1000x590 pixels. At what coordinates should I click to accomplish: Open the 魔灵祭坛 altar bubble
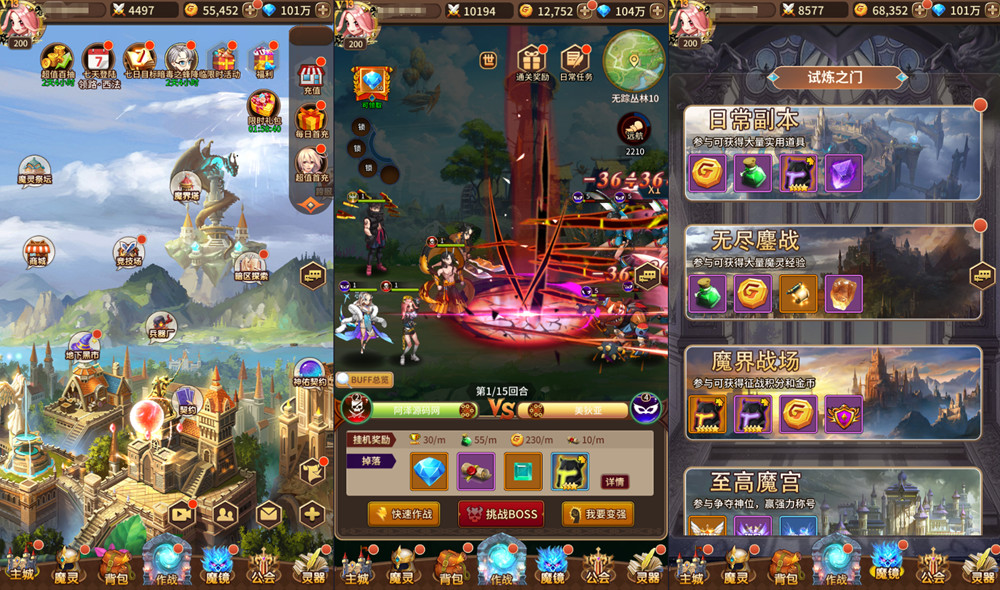click(x=35, y=170)
